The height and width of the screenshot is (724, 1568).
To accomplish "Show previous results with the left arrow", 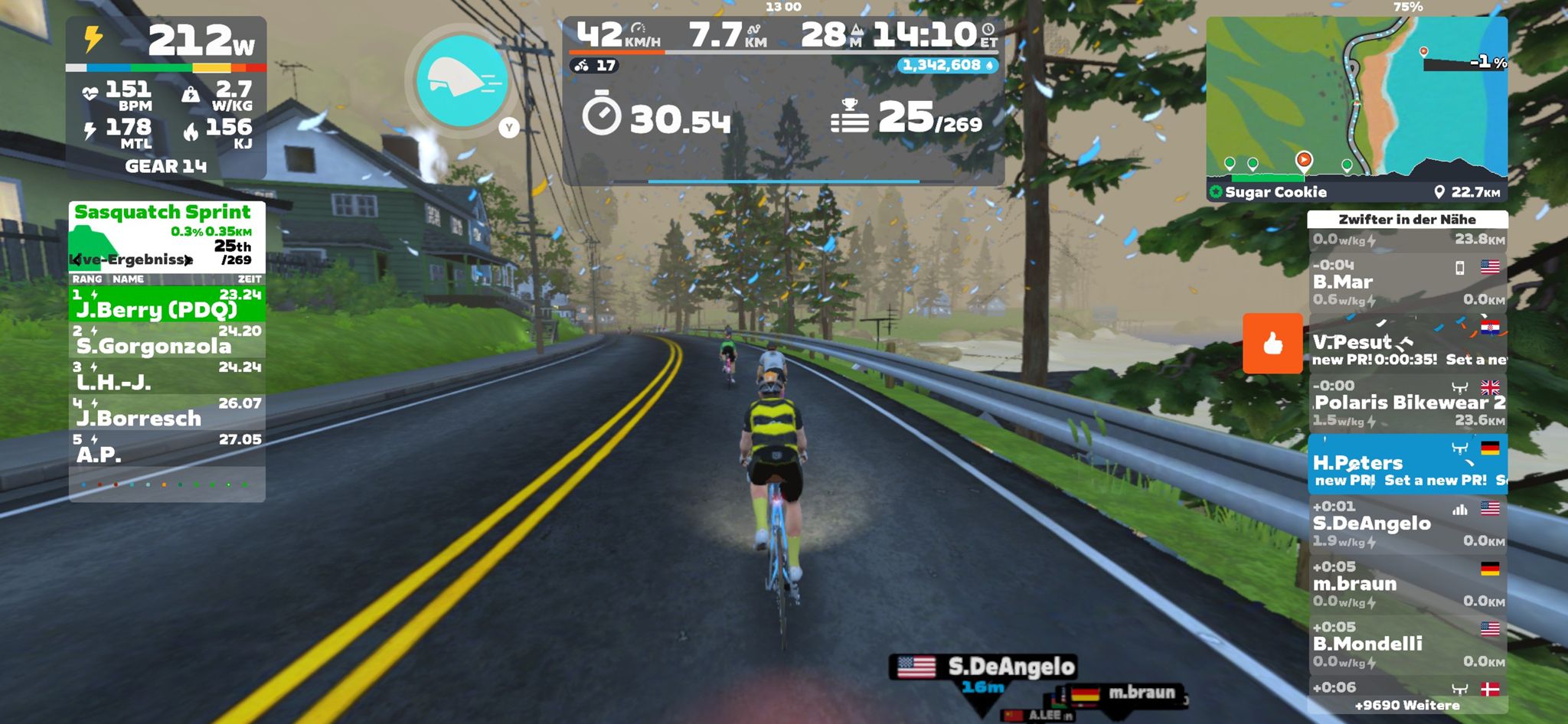I will coord(75,260).
